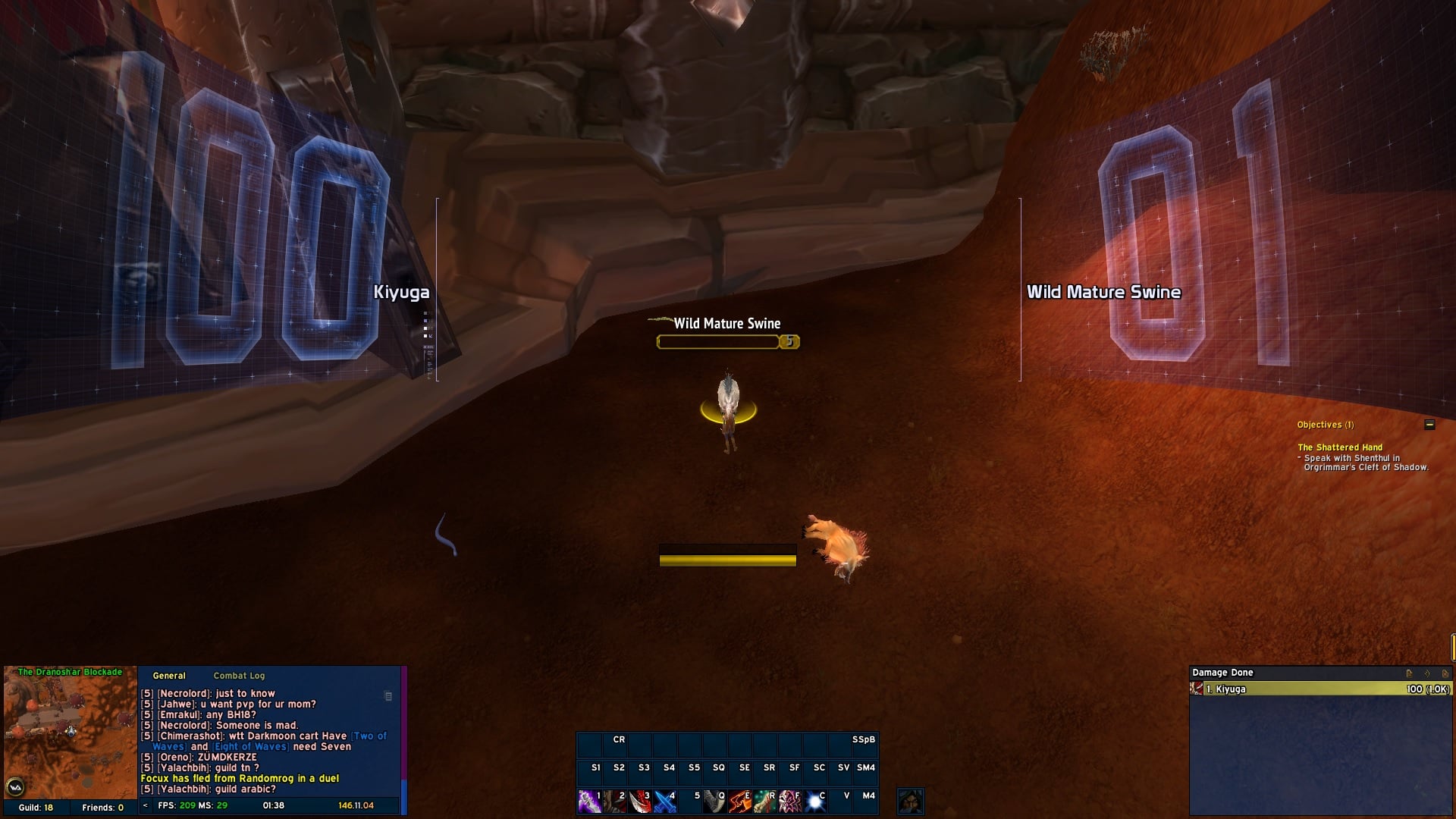Select the General chat tab
This screenshot has height=819, width=1456.
(x=168, y=676)
